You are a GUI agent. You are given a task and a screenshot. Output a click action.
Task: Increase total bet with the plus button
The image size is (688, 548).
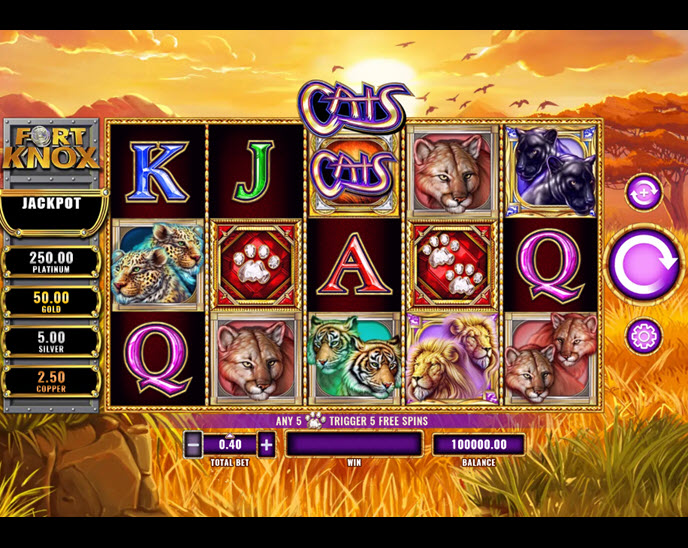266,444
